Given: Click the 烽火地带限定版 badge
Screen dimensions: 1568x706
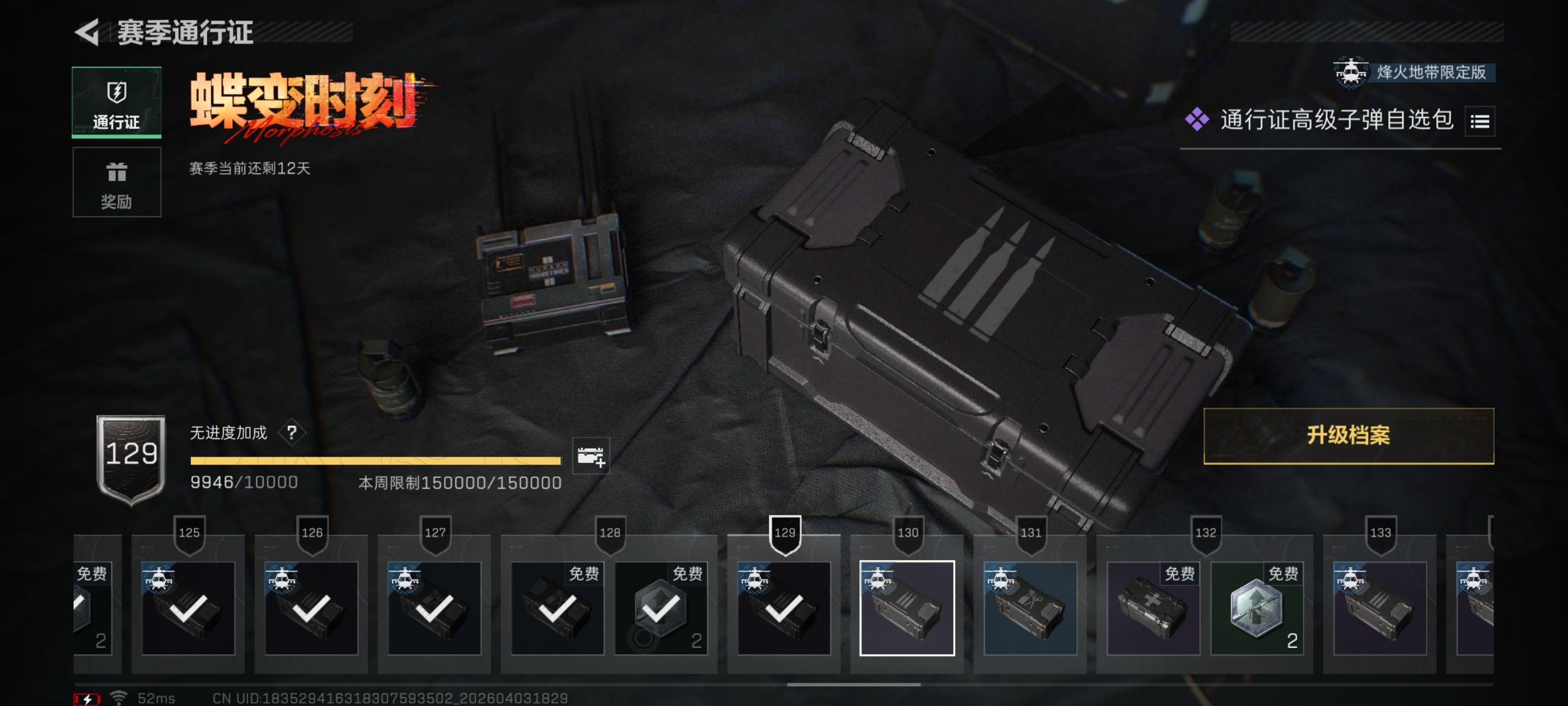Looking at the screenshot, I should point(1413,72).
